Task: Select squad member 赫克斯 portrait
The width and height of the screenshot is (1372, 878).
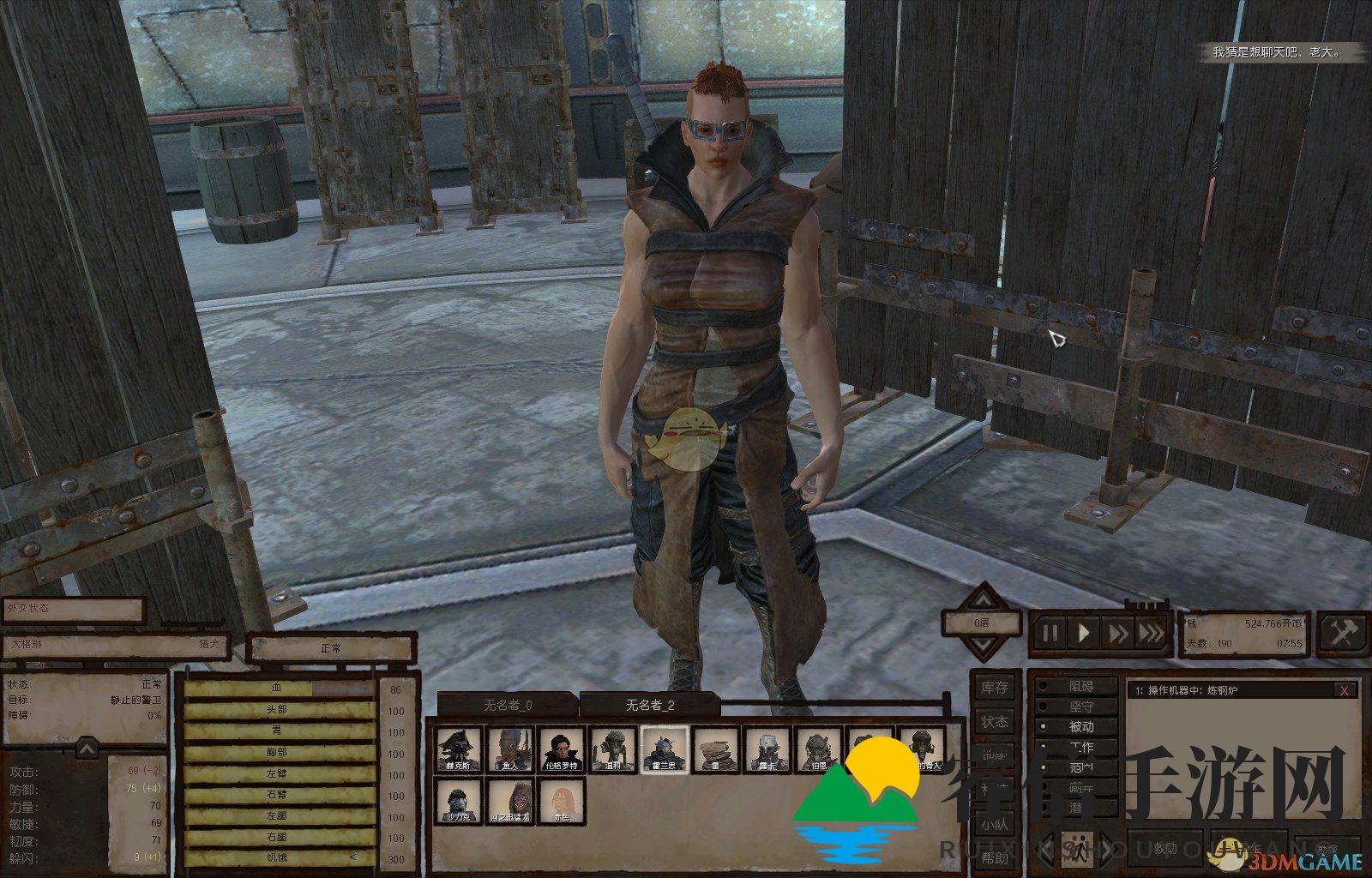Action: click(x=459, y=749)
